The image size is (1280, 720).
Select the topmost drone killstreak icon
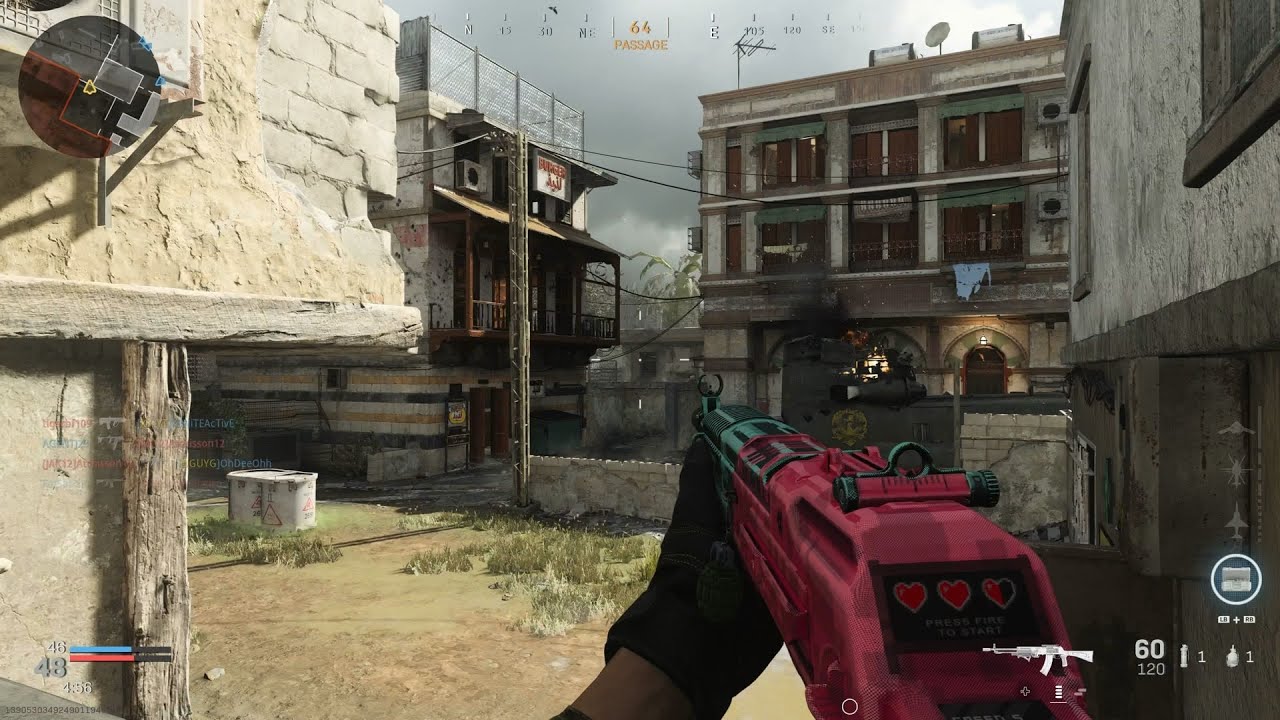click(1236, 429)
